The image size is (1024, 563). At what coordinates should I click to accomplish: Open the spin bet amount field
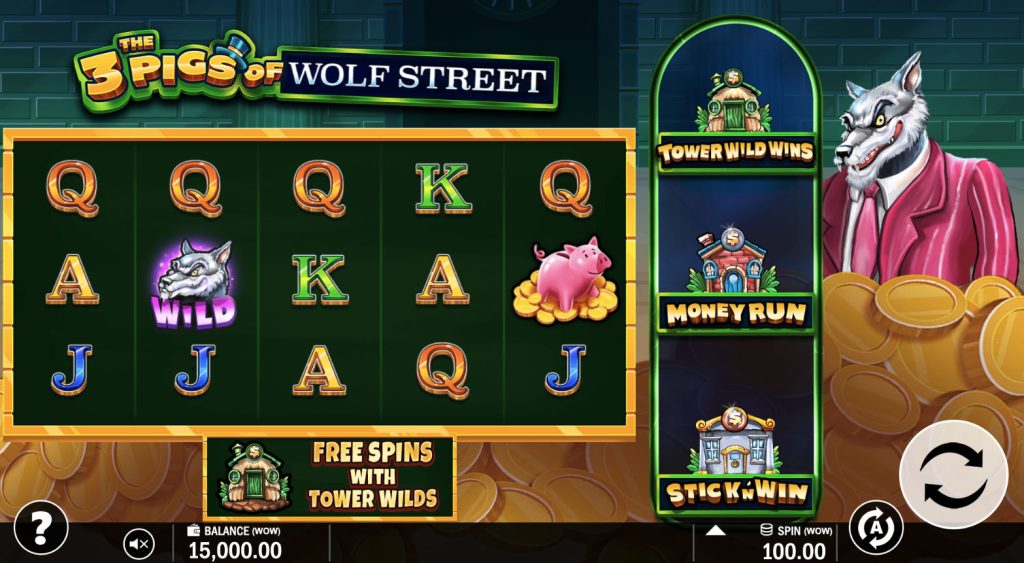(x=795, y=542)
